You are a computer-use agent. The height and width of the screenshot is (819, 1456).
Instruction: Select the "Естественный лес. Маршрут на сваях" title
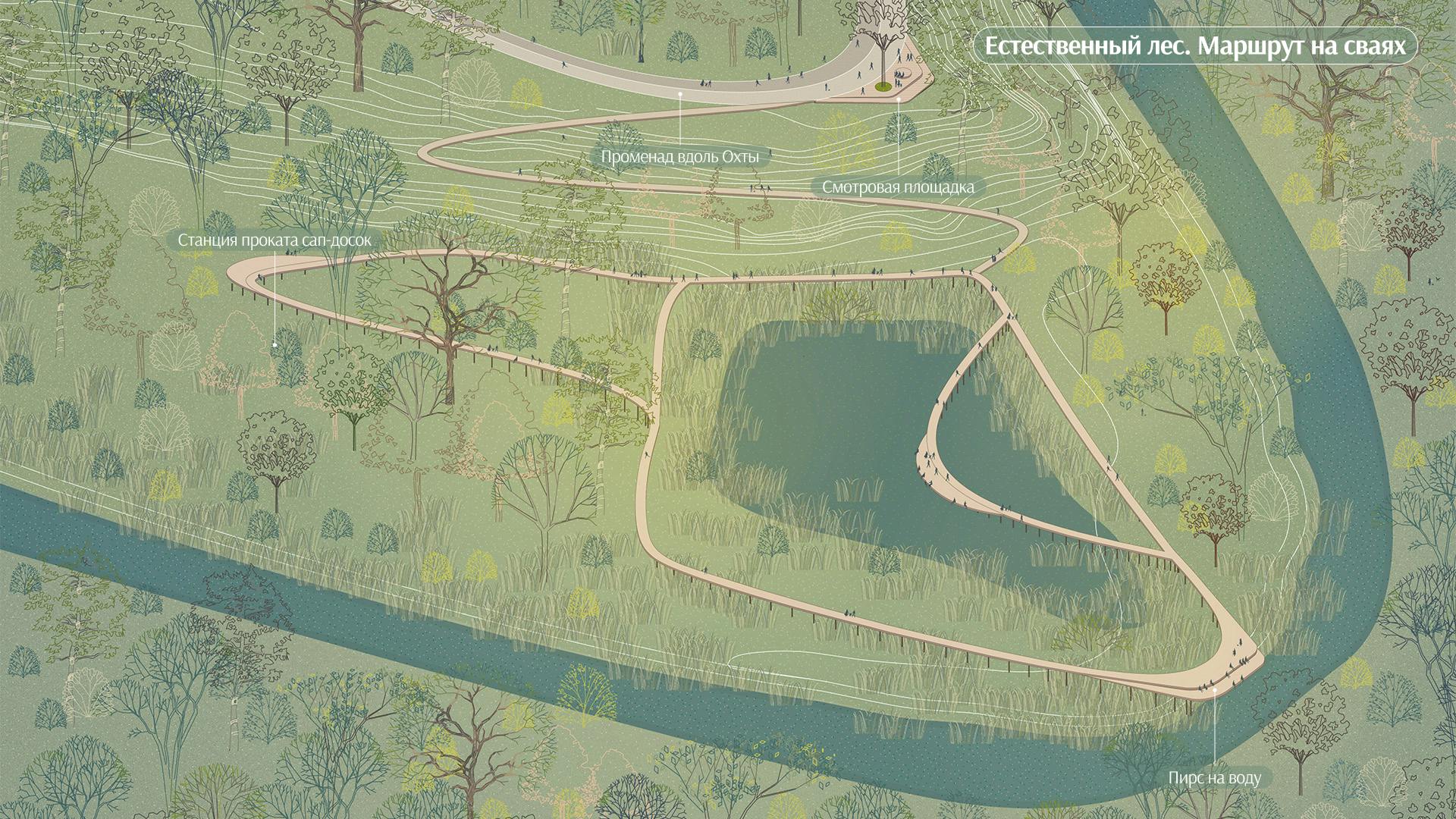tap(1194, 46)
